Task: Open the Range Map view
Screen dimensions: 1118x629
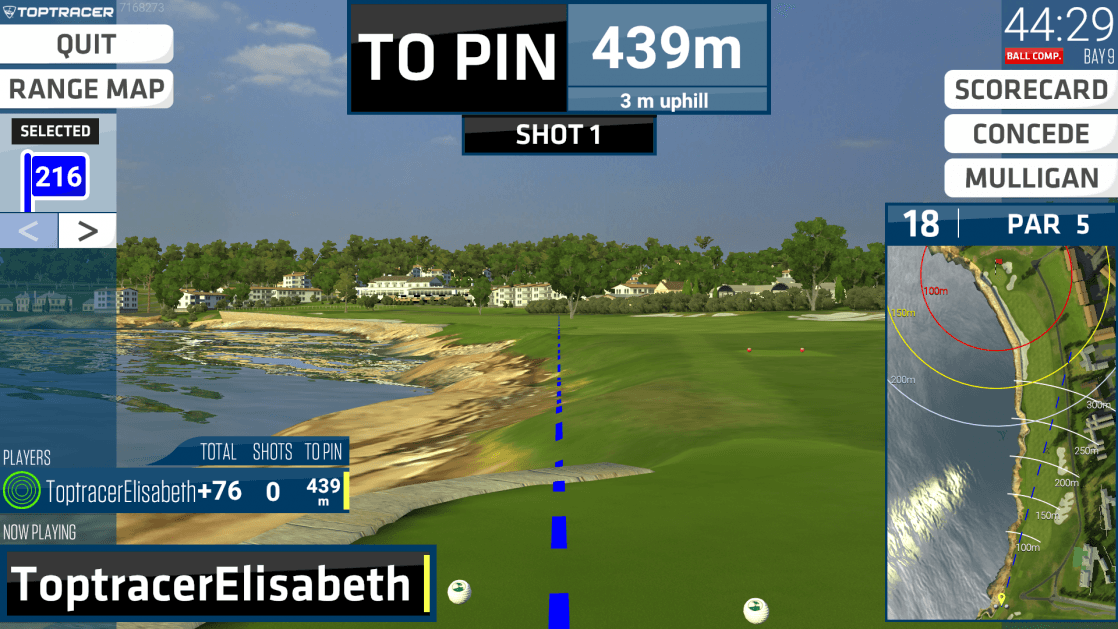Action: tap(86, 89)
